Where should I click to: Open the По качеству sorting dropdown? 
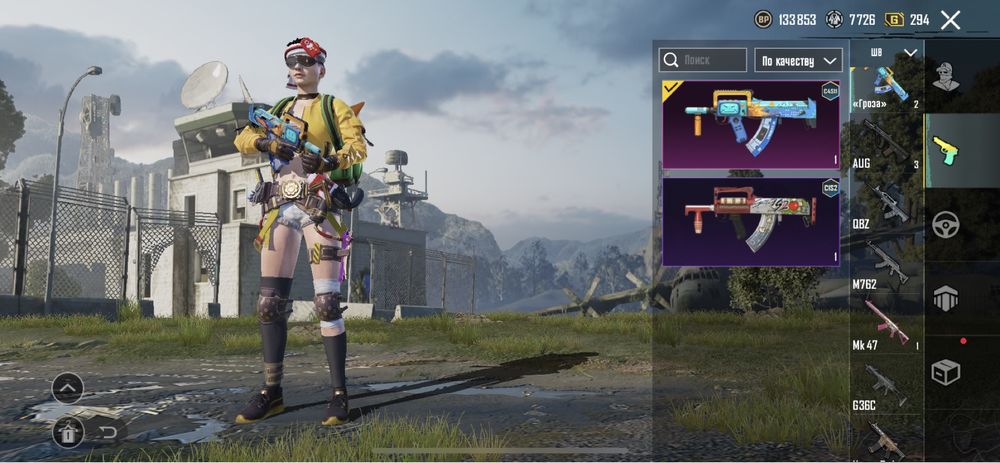click(797, 60)
